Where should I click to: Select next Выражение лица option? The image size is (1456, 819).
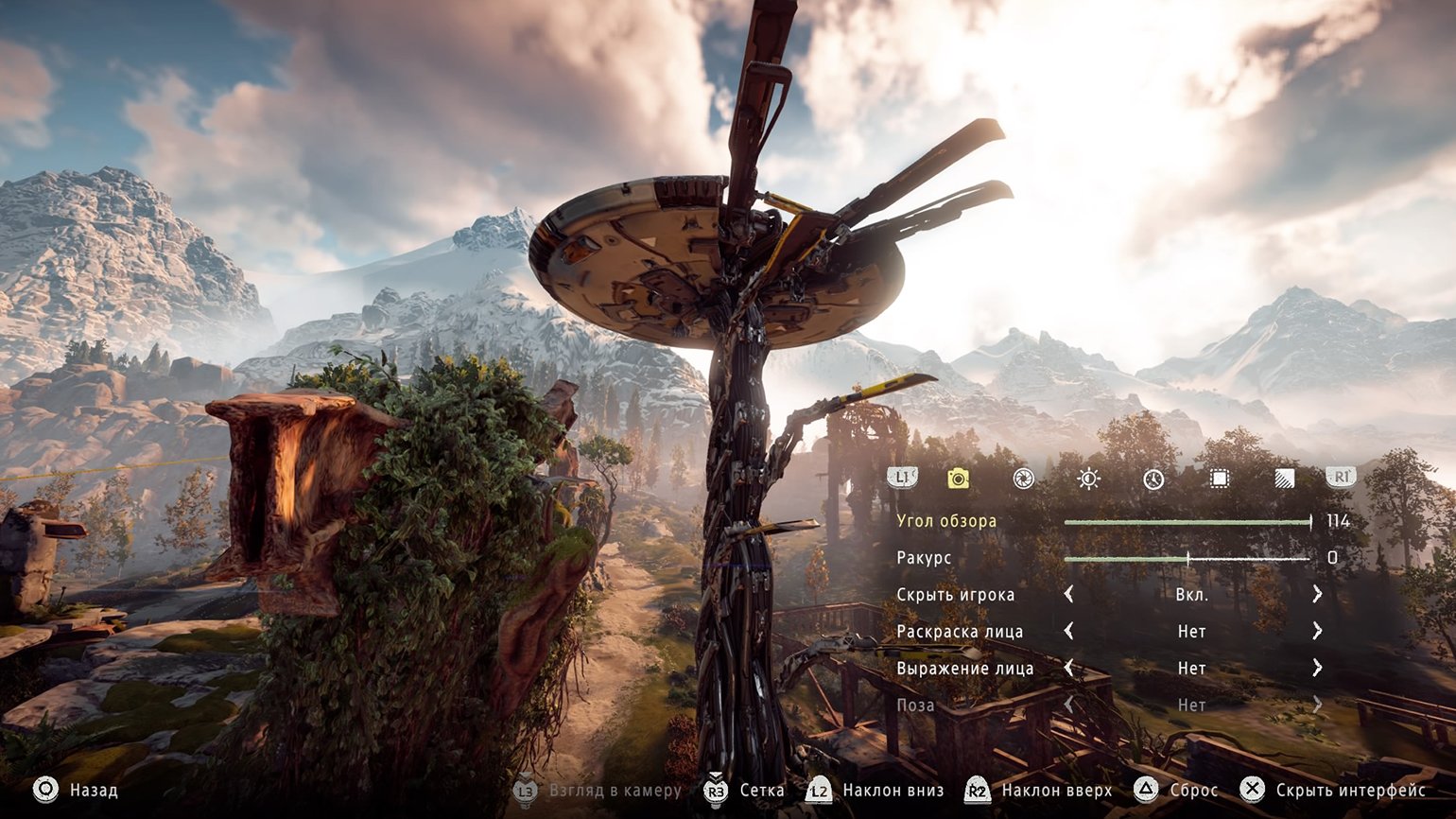pos(1317,669)
